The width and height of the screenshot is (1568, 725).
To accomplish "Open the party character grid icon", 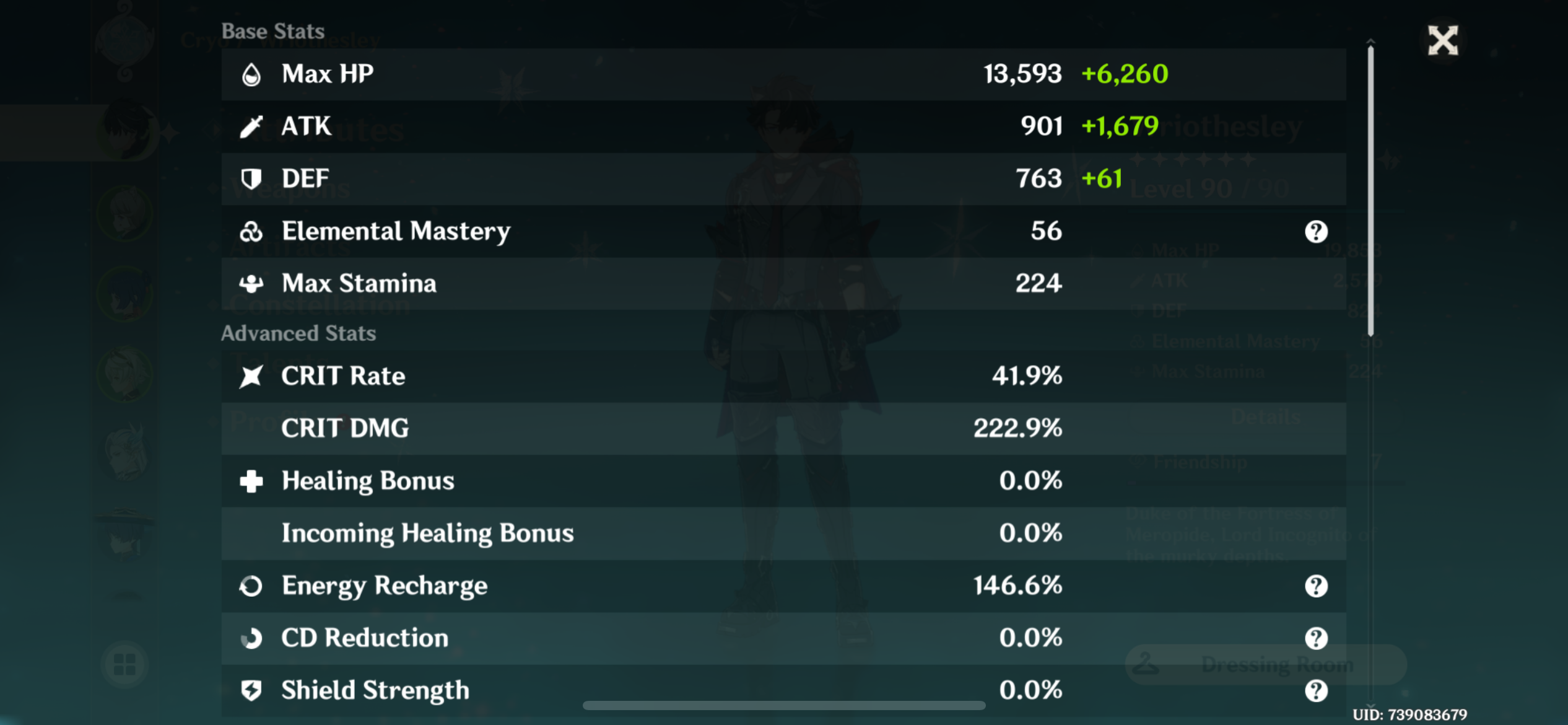I will click(x=124, y=665).
